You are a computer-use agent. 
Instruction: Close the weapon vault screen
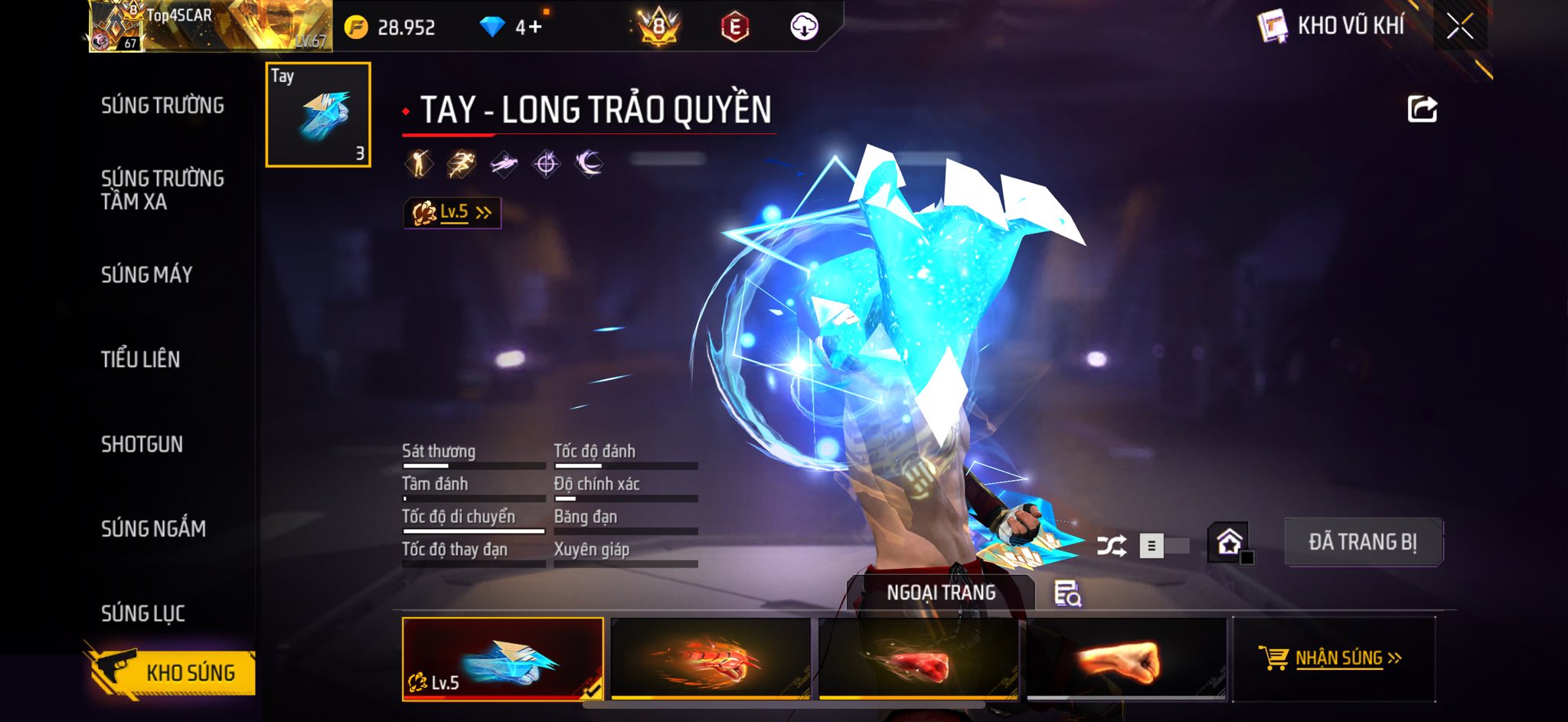pos(1459,27)
